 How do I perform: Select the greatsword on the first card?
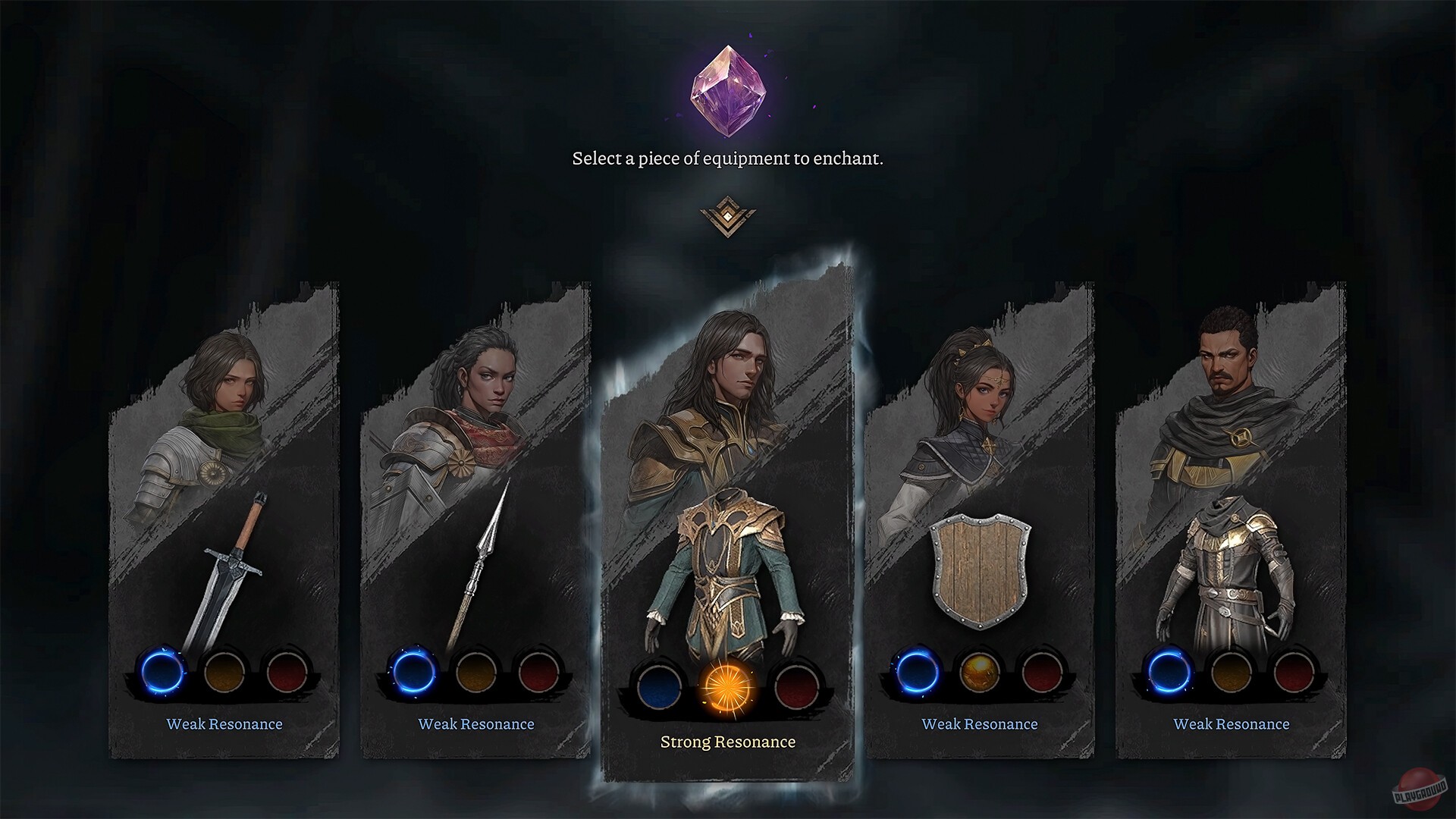pos(227,573)
